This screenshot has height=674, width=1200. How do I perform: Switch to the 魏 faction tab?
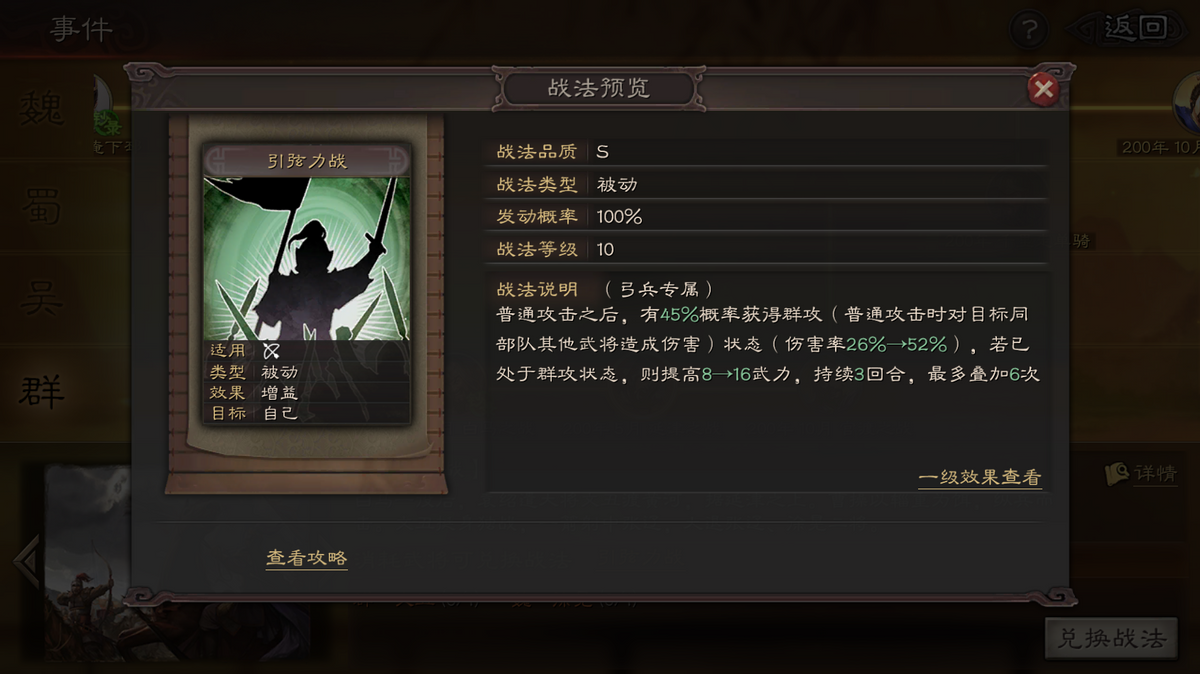point(41,109)
